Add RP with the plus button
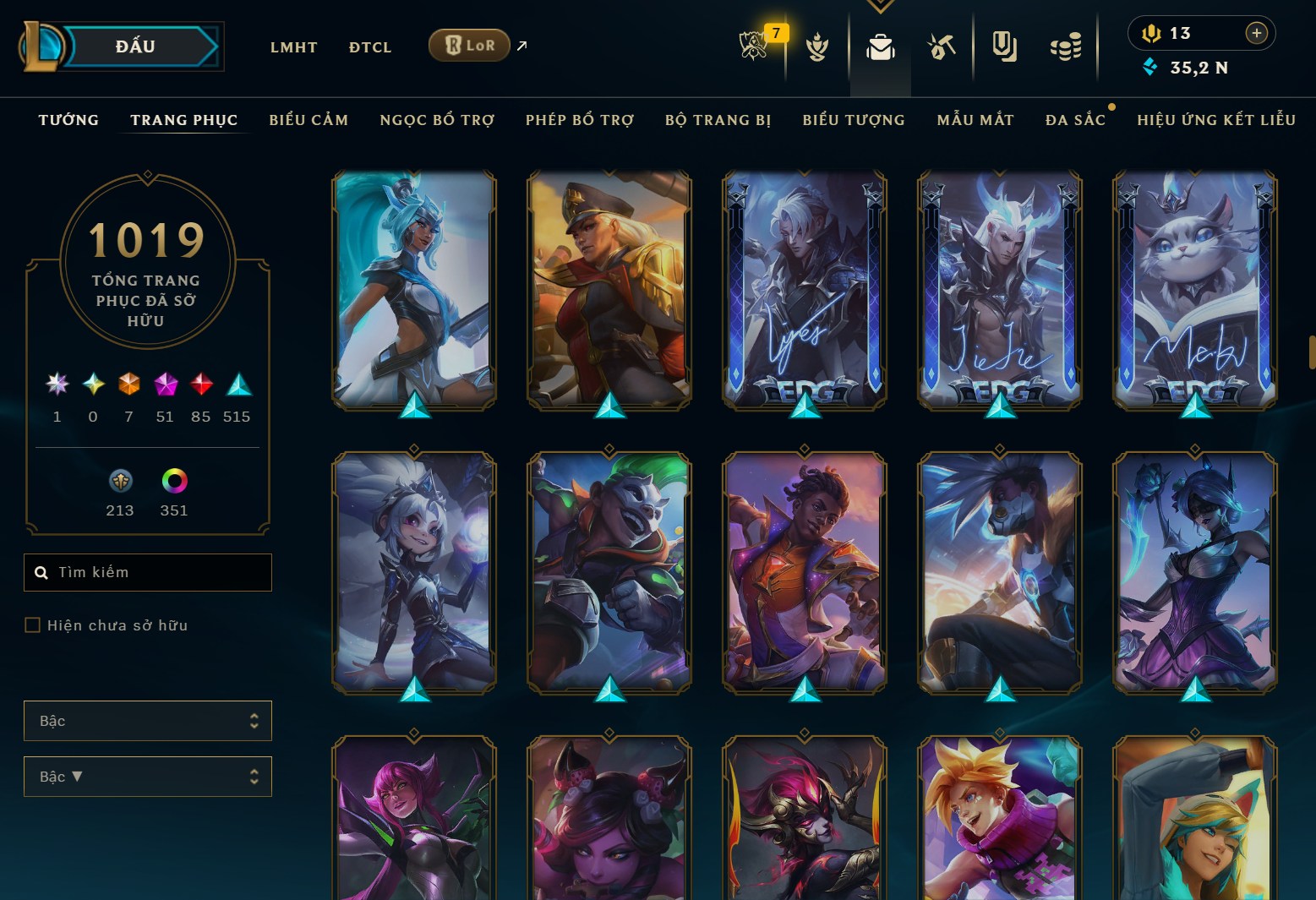Viewport: 1316px width, 900px height. coord(1256,33)
